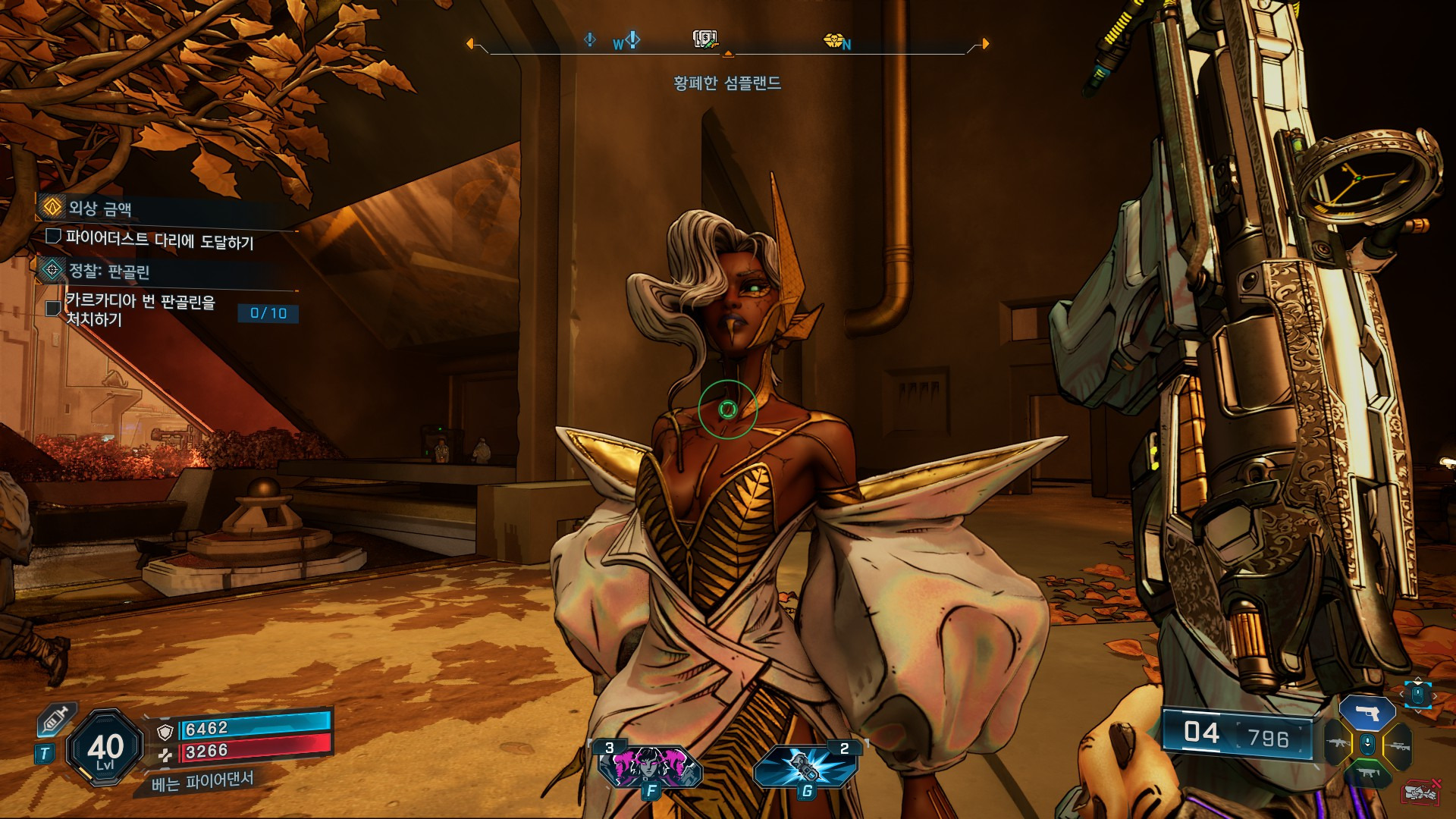Toggle the 카르카디아 번 판골린을 처치하기 objective checkbox
Image resolution: width=1456 pixels, height=819 pixels.
(x=53, y=309)
